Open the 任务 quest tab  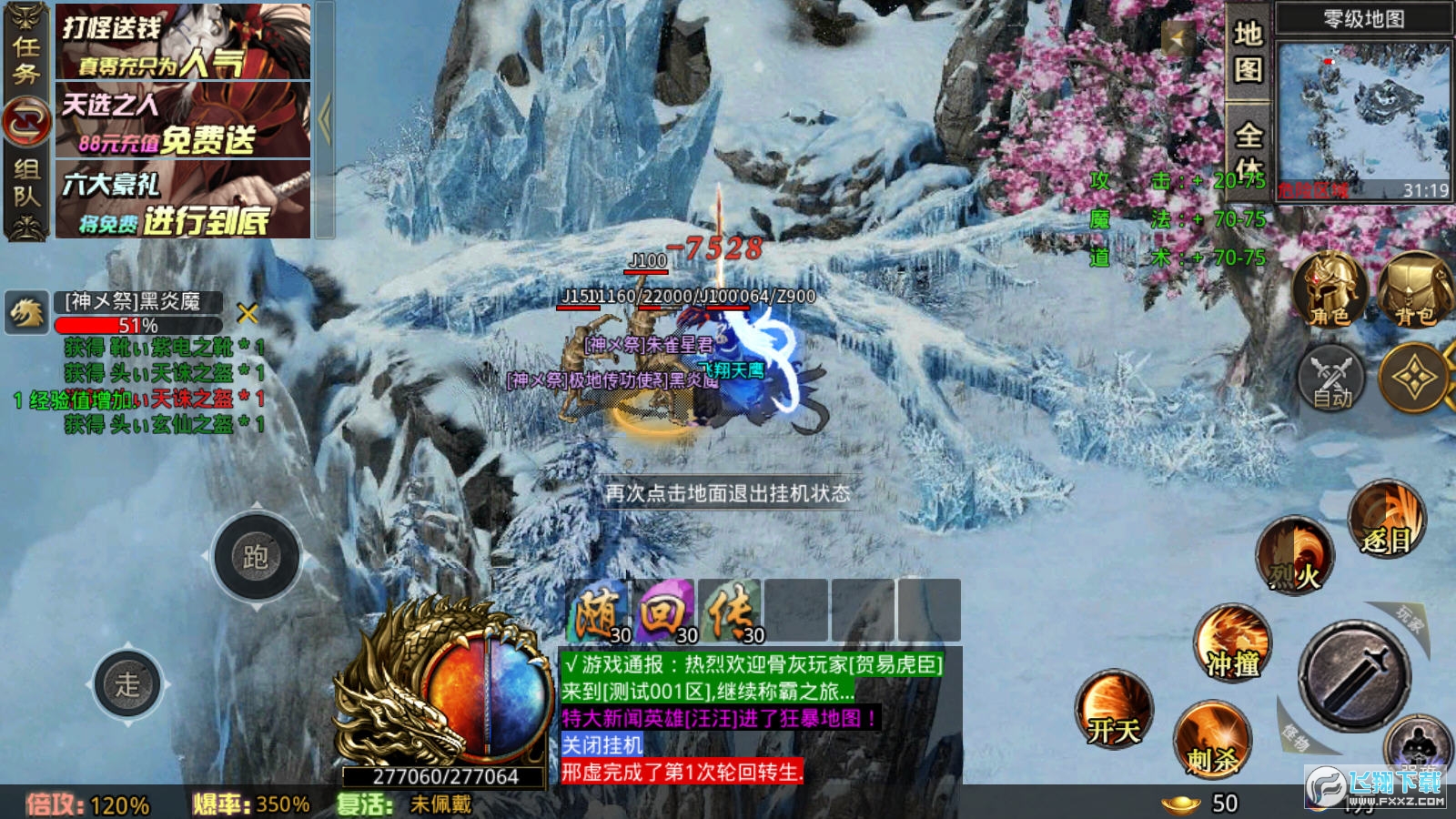click(25, 59)
